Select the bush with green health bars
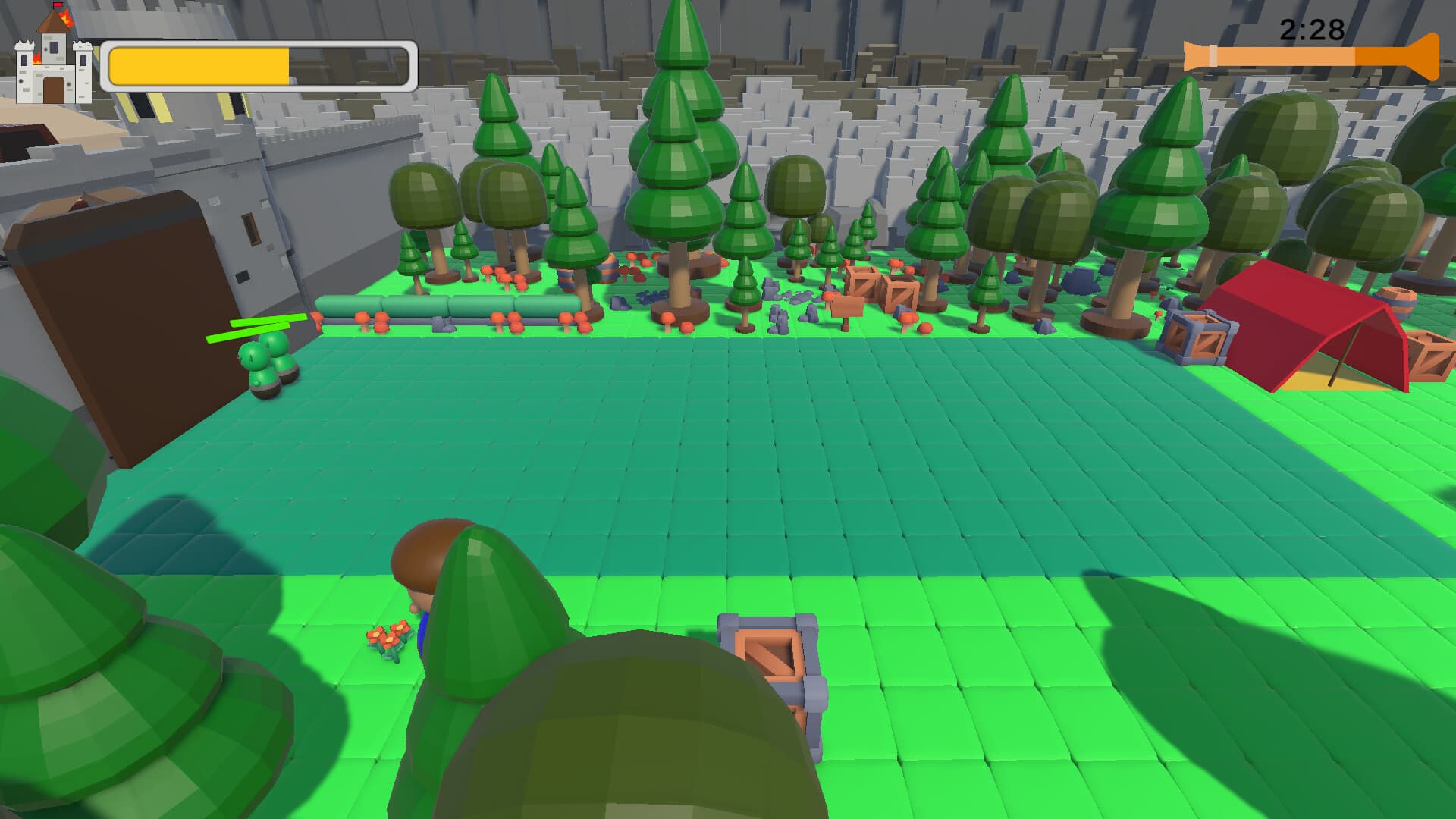1456x819 pixels. 264,364
